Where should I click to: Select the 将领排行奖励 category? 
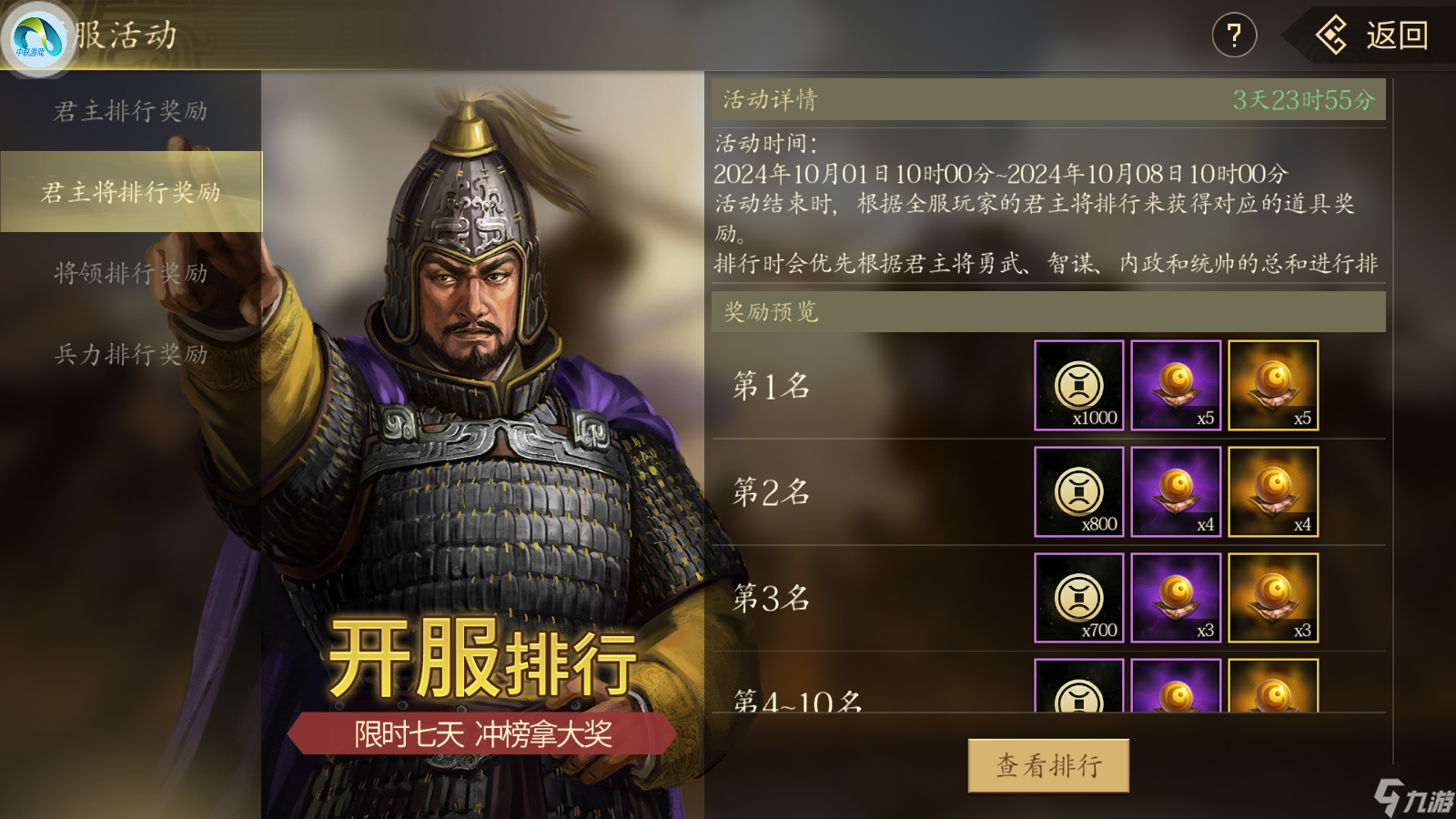[x=130, y=271]
